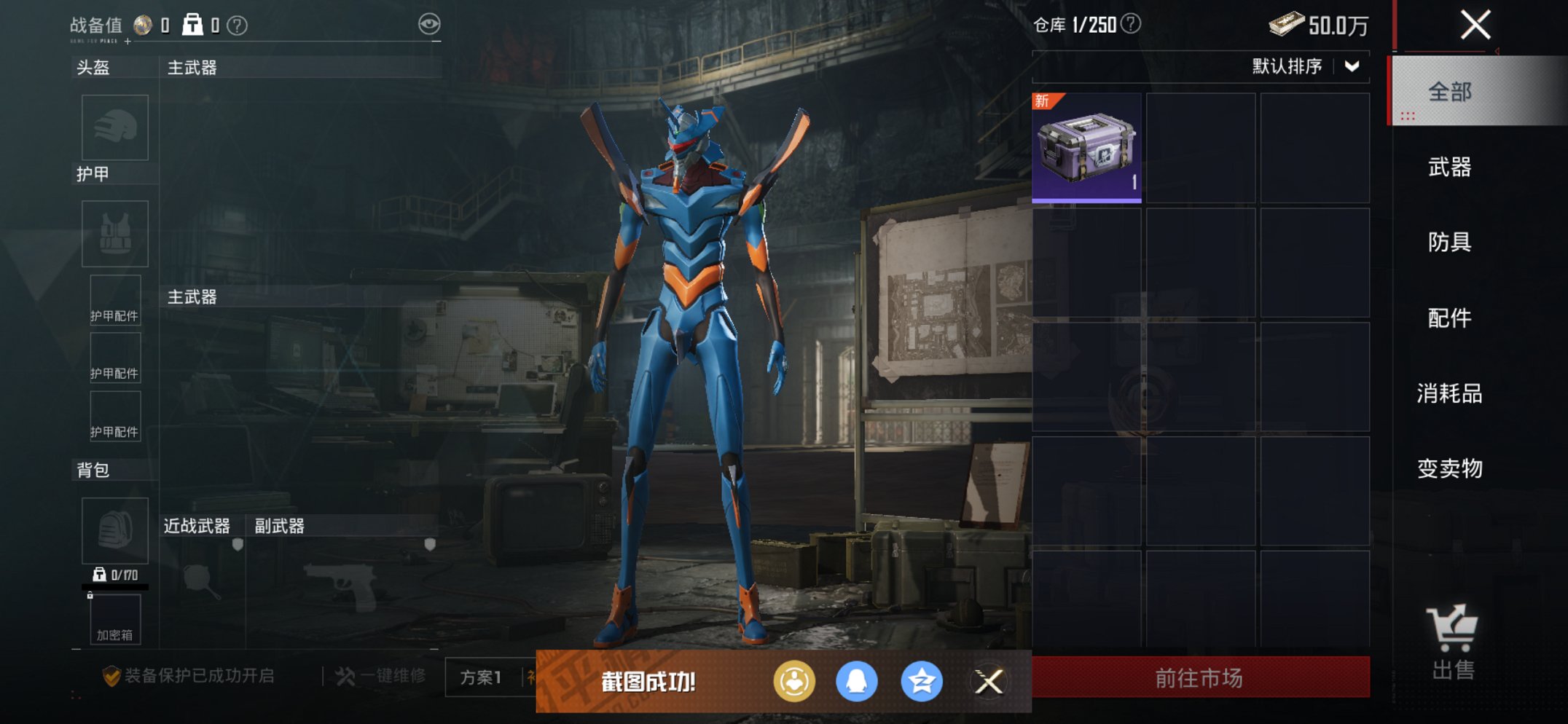Toggle the eye visibility icon
The height and width of the screenshot is (724, 1568).
(429, 24)
